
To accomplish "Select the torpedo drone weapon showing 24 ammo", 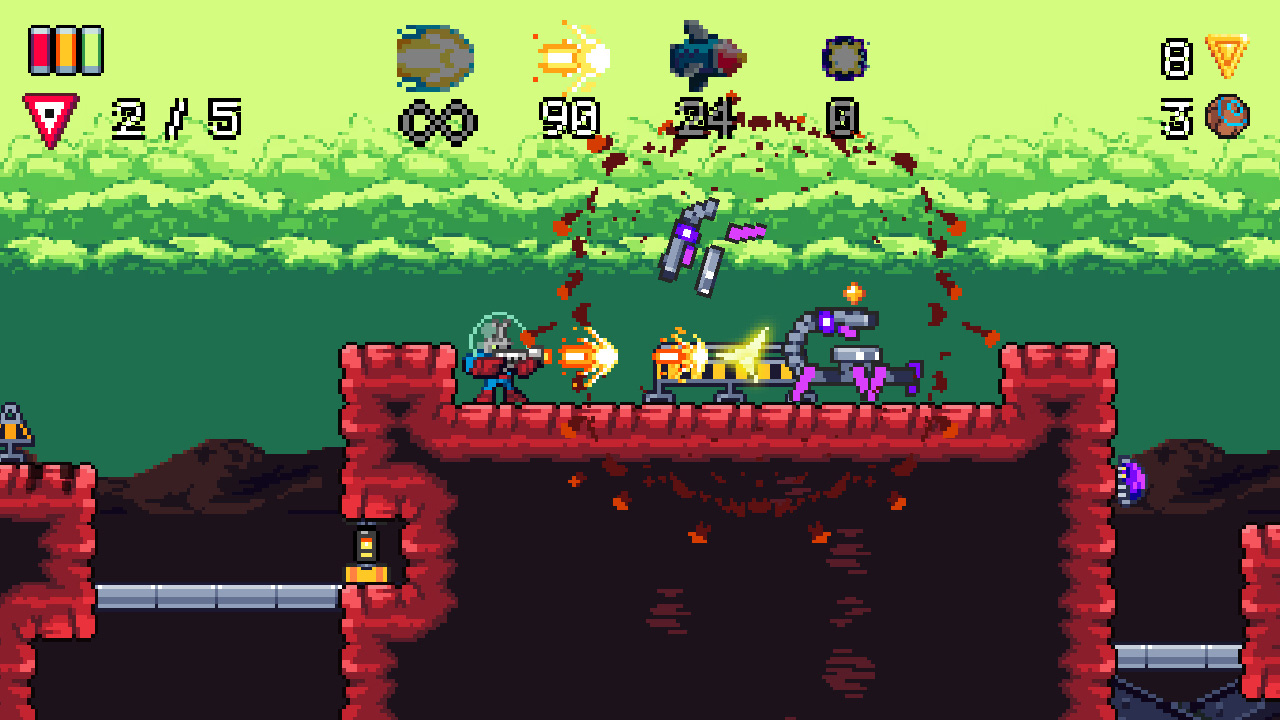I will point(708,55).
